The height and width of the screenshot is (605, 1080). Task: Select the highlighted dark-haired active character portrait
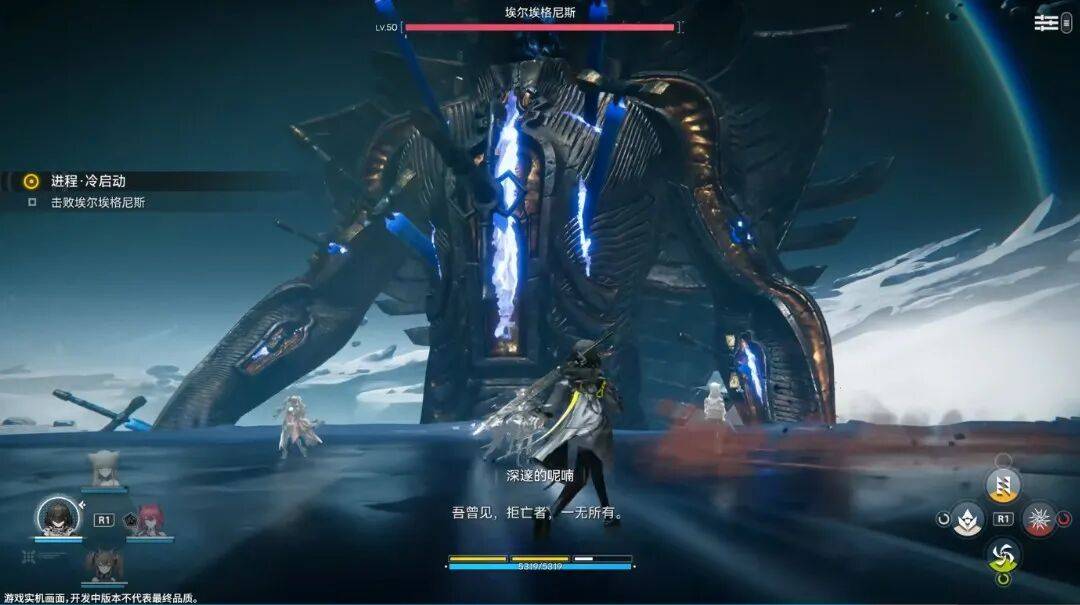[x=58, y=516]
